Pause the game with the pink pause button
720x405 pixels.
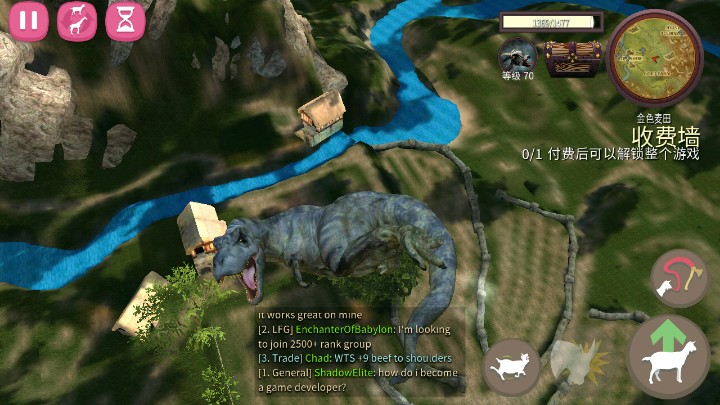click(27, 20)
